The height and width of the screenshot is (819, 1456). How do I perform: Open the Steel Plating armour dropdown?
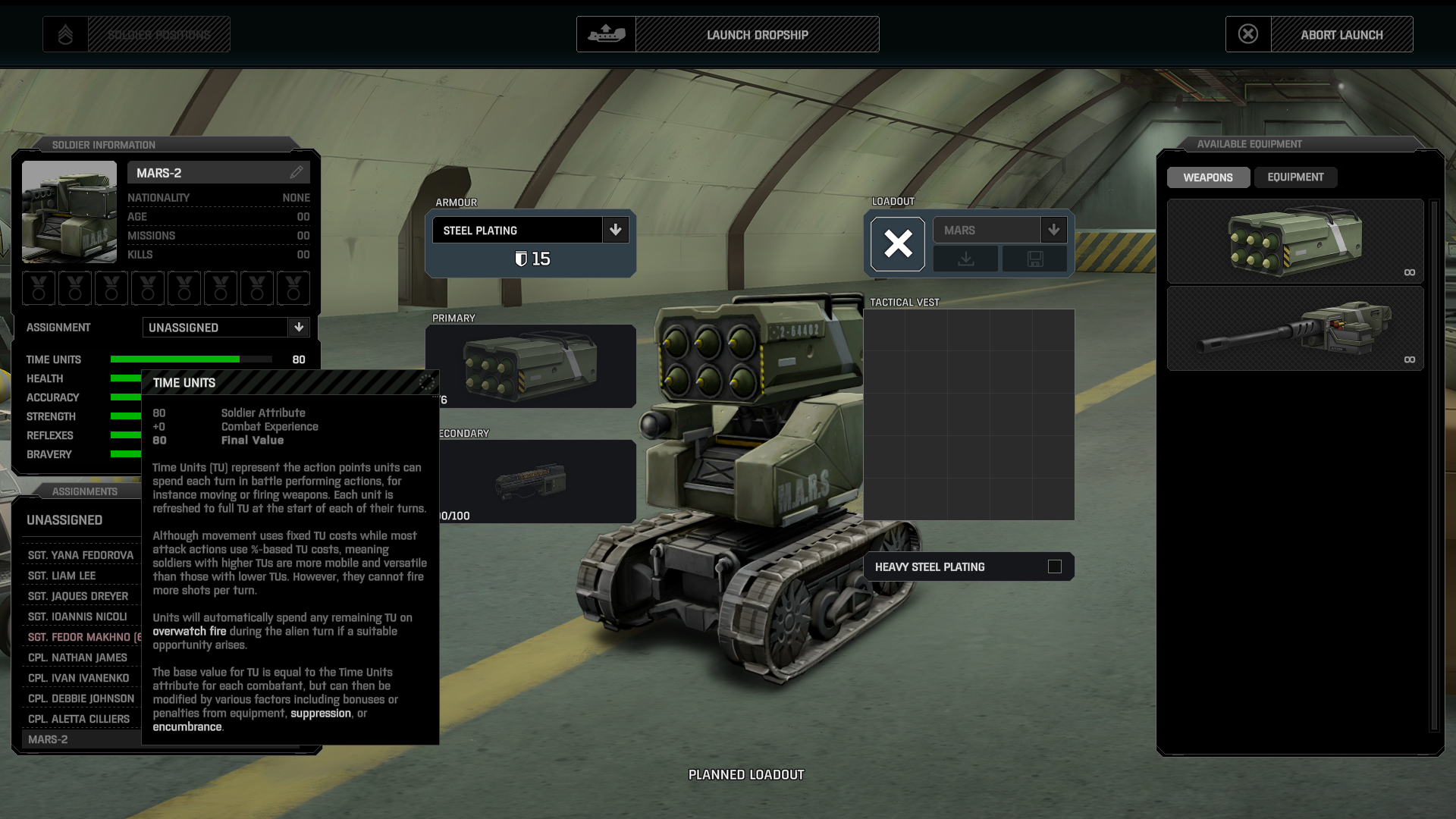pyautogui.click(x=615, y=230)
